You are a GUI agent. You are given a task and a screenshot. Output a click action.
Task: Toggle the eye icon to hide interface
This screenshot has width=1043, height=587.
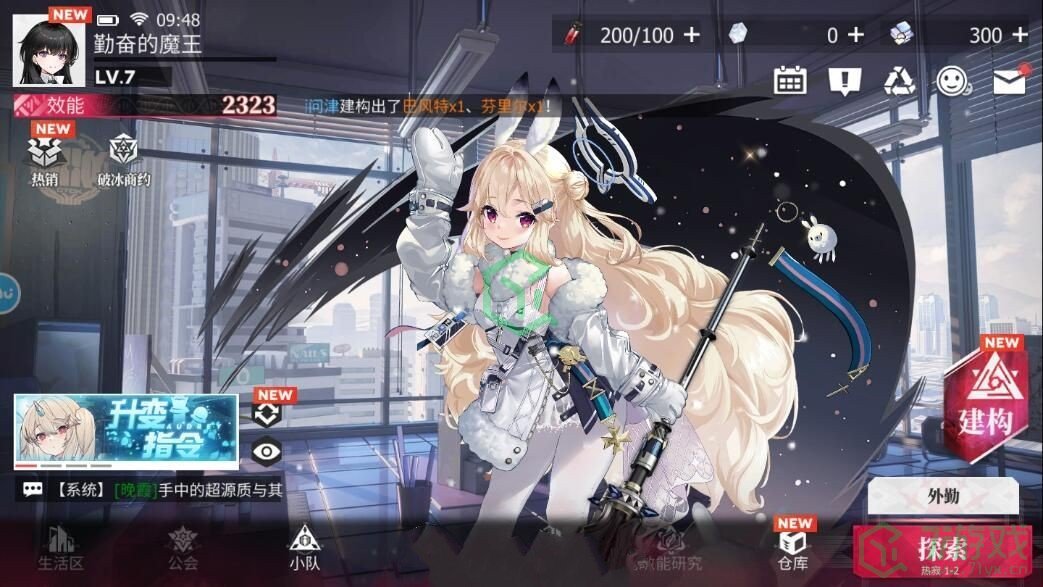[266, 451]
